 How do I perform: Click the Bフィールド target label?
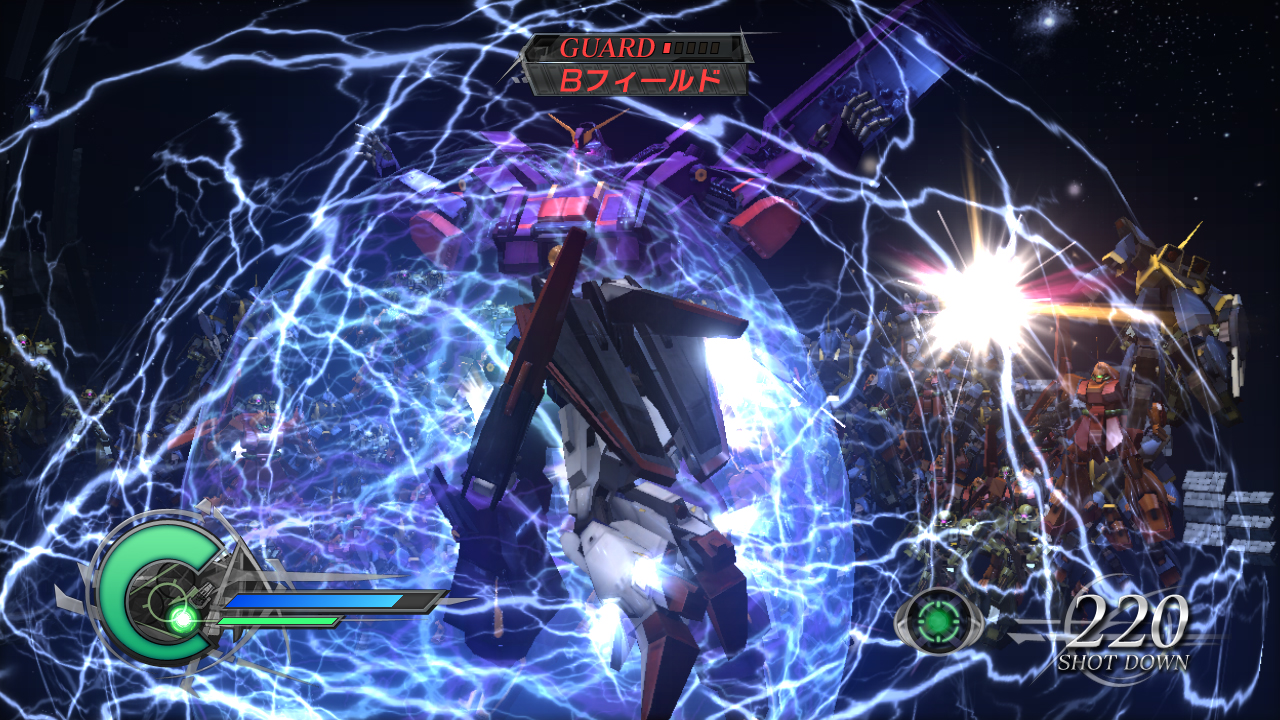639,80
